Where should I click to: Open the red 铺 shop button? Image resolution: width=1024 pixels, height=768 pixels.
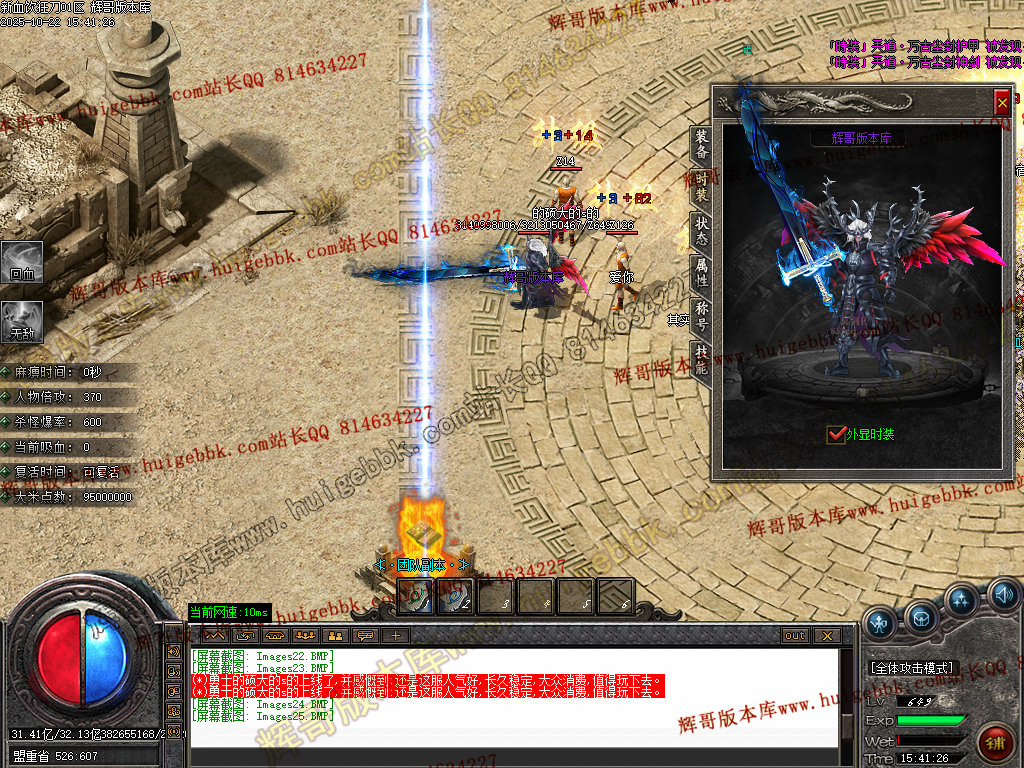pos(995,744)
